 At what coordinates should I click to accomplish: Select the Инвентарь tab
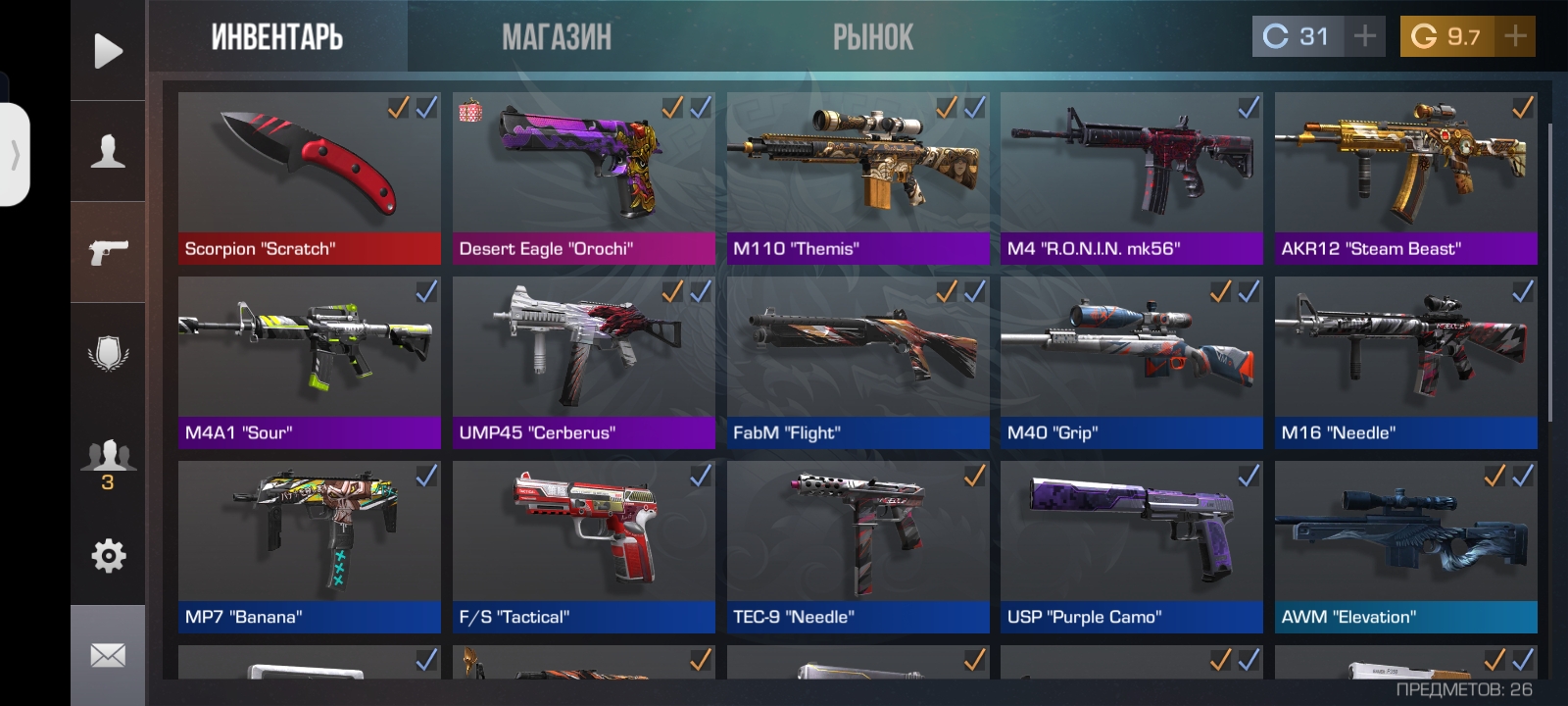click(x=277, y=37)
